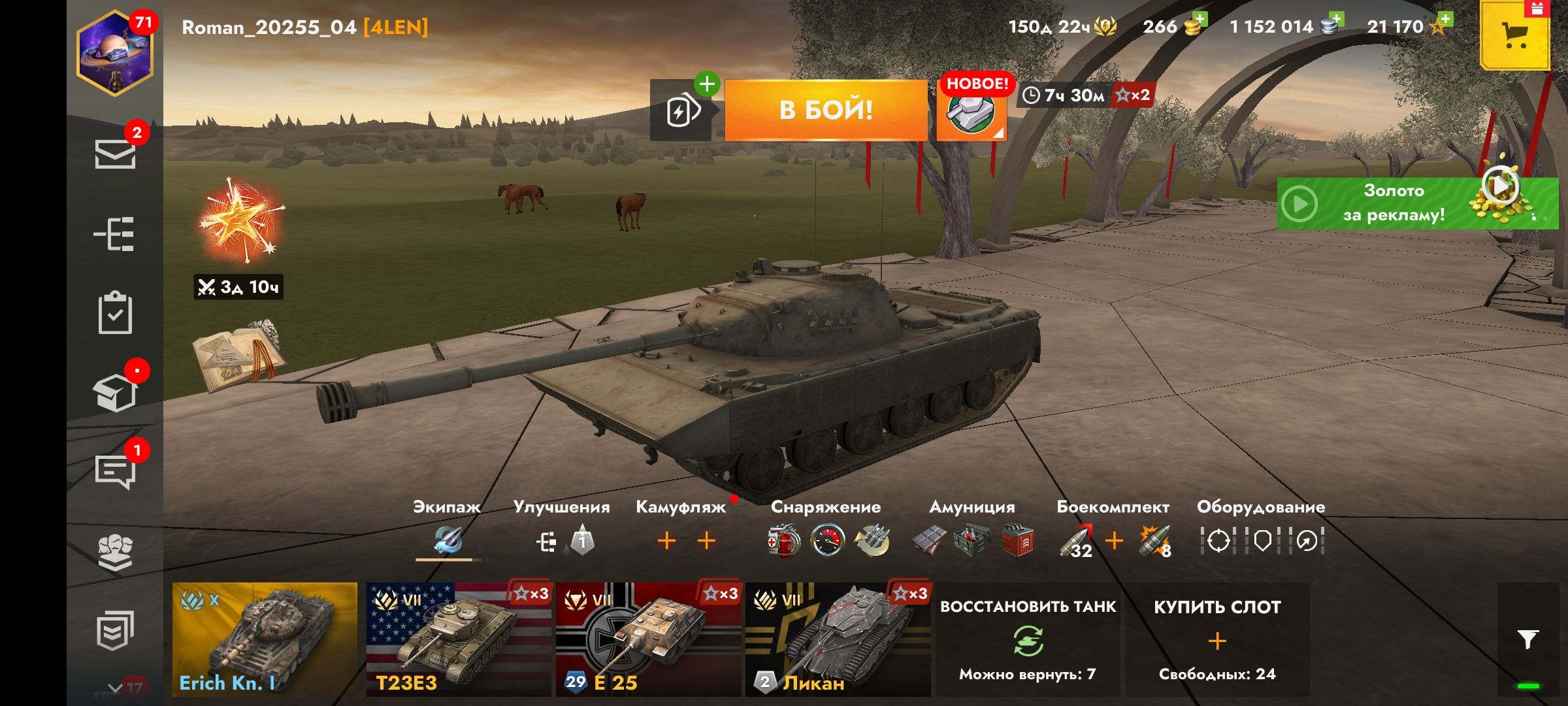The height and width of the screenshot is (706, 1568).
Task: Open the star fireworks event
Action: click(x=240, y=222)
